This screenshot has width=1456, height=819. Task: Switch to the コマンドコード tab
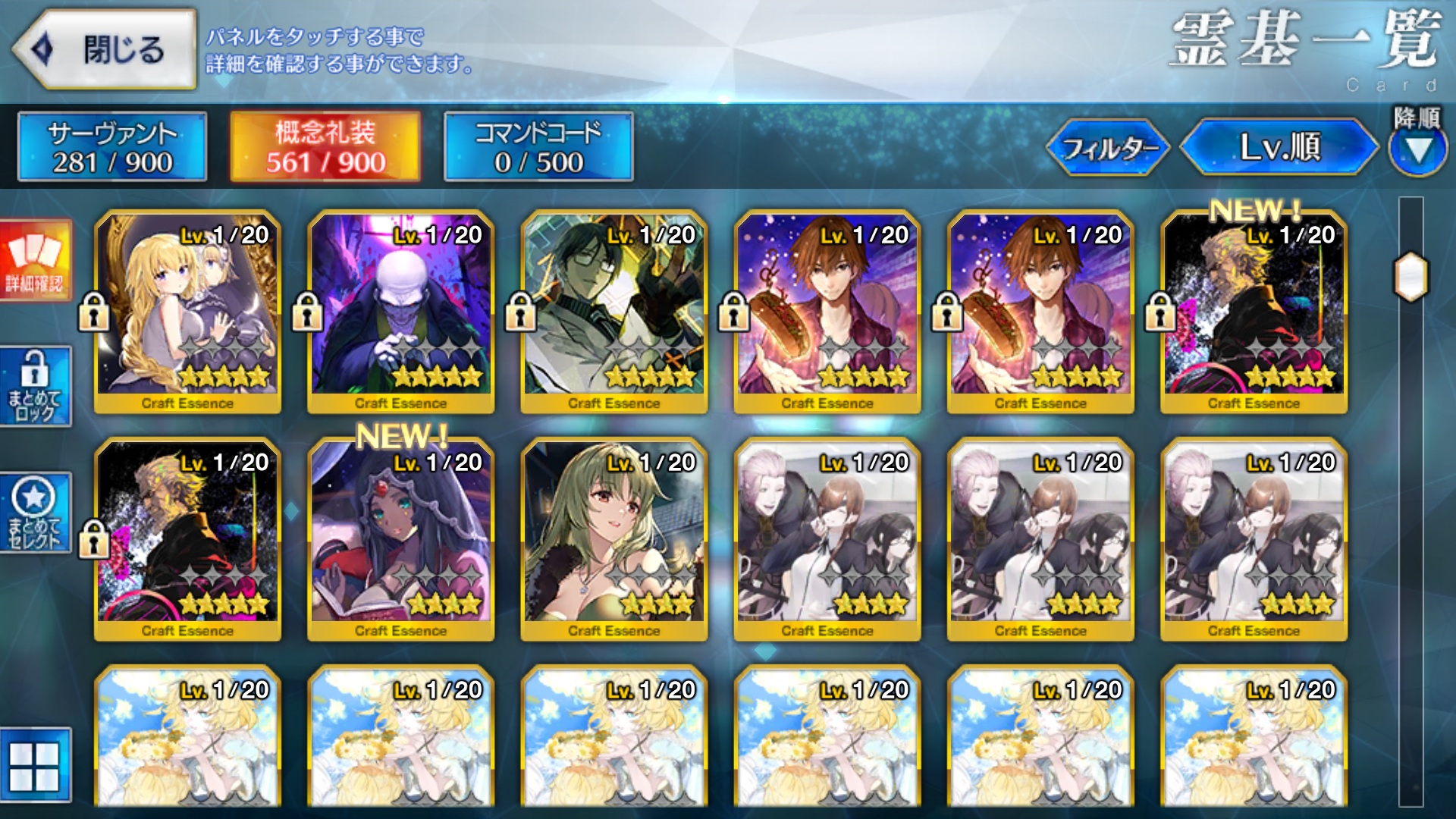point(536,146)
